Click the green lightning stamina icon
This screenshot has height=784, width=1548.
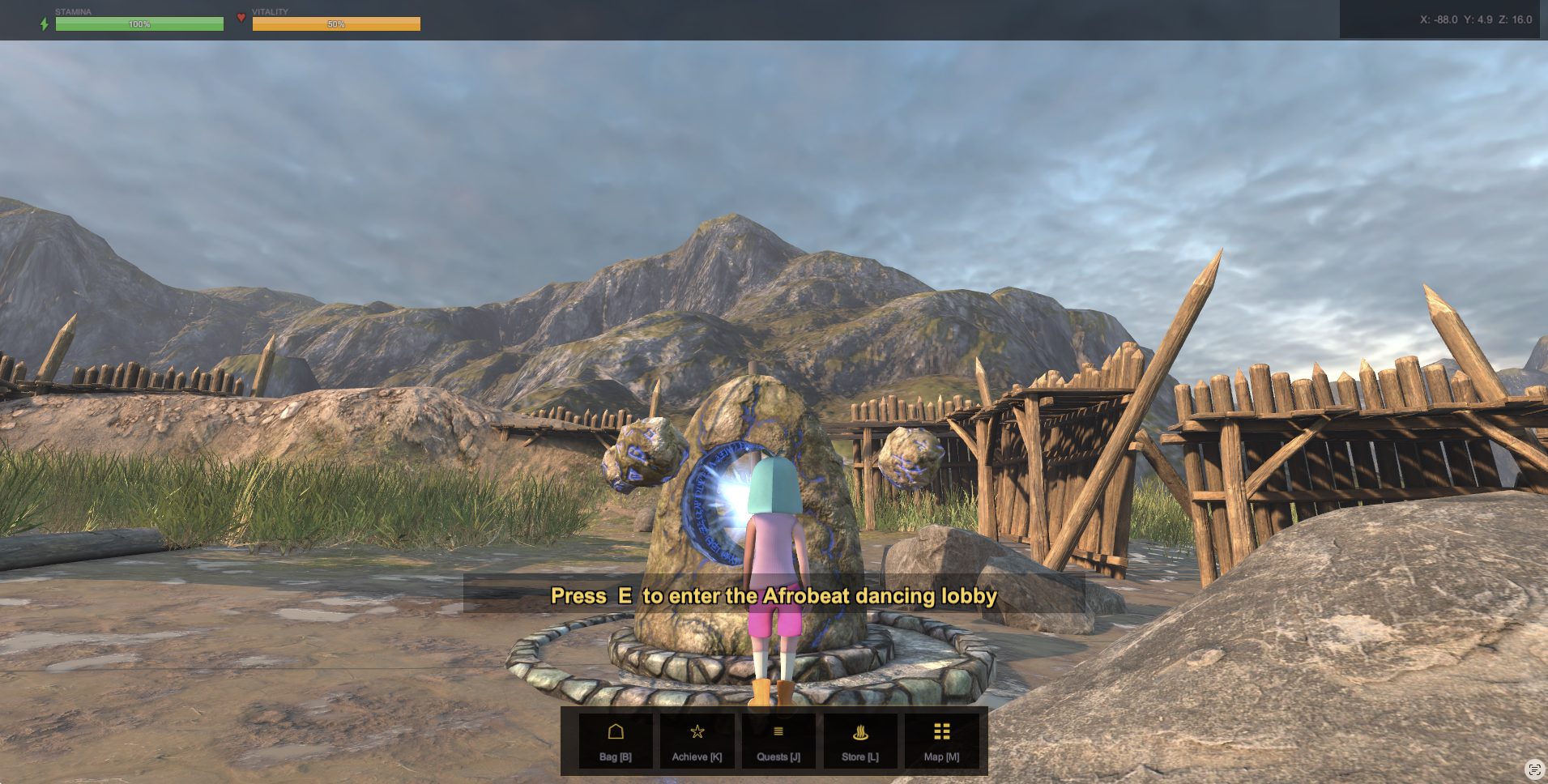pyautogui.click(x=44, y=23)
